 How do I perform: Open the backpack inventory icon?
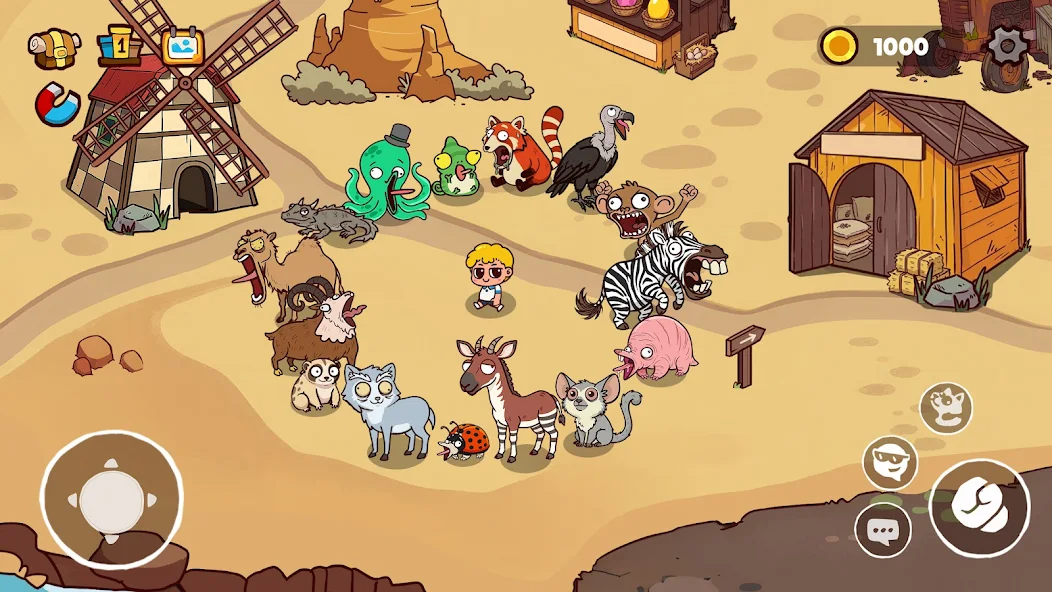pyautogui.click(x=54, y=47)
